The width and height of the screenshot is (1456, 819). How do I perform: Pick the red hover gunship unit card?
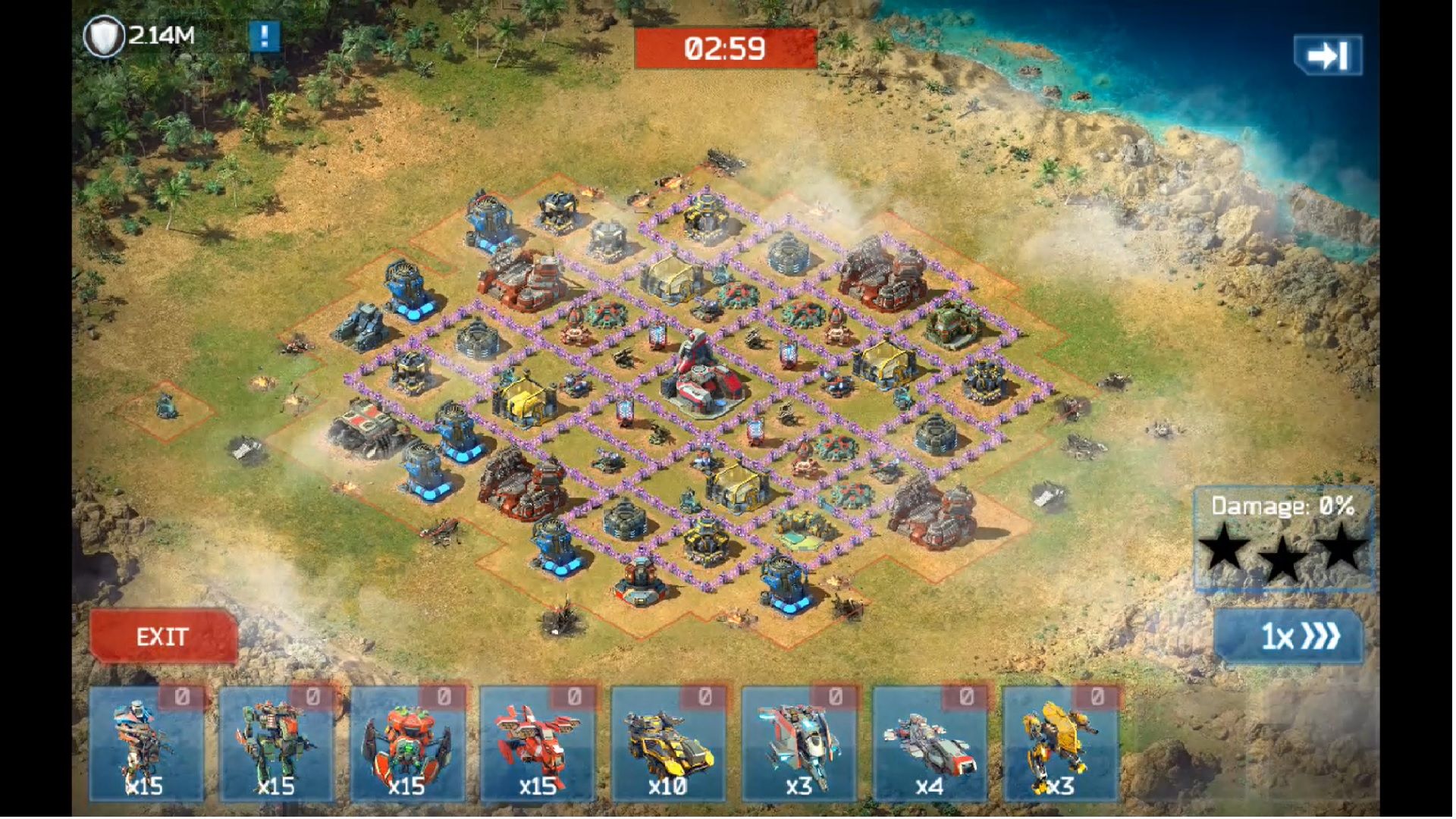(x=538, y=745)
